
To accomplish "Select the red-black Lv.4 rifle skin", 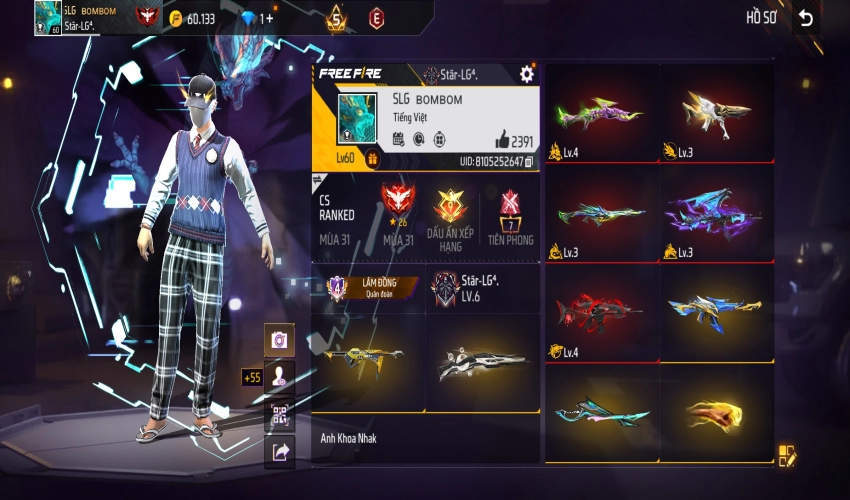I will coord(601,312).
